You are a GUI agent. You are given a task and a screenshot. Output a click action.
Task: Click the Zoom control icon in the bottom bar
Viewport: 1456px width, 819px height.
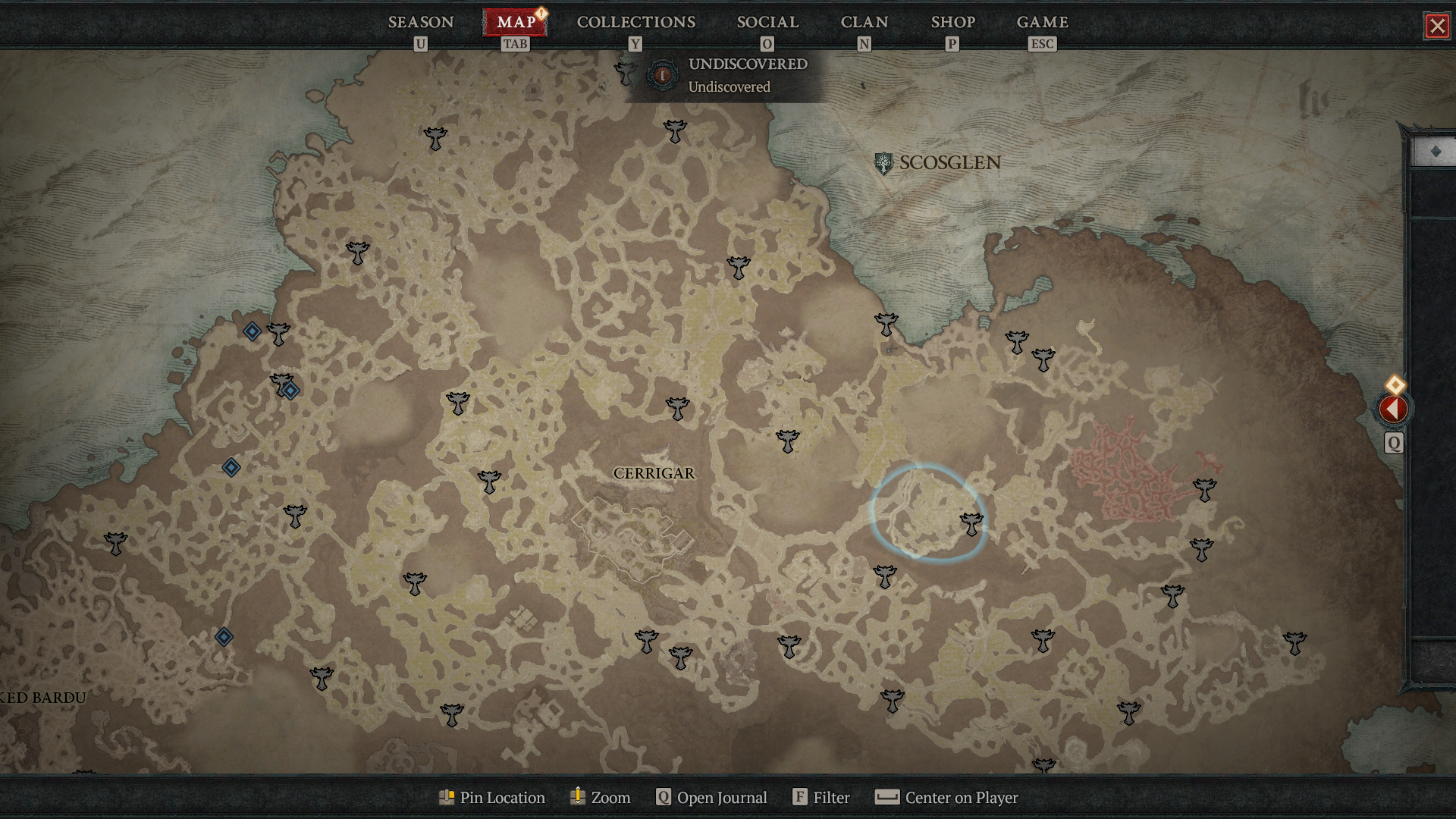click(577, 797)
